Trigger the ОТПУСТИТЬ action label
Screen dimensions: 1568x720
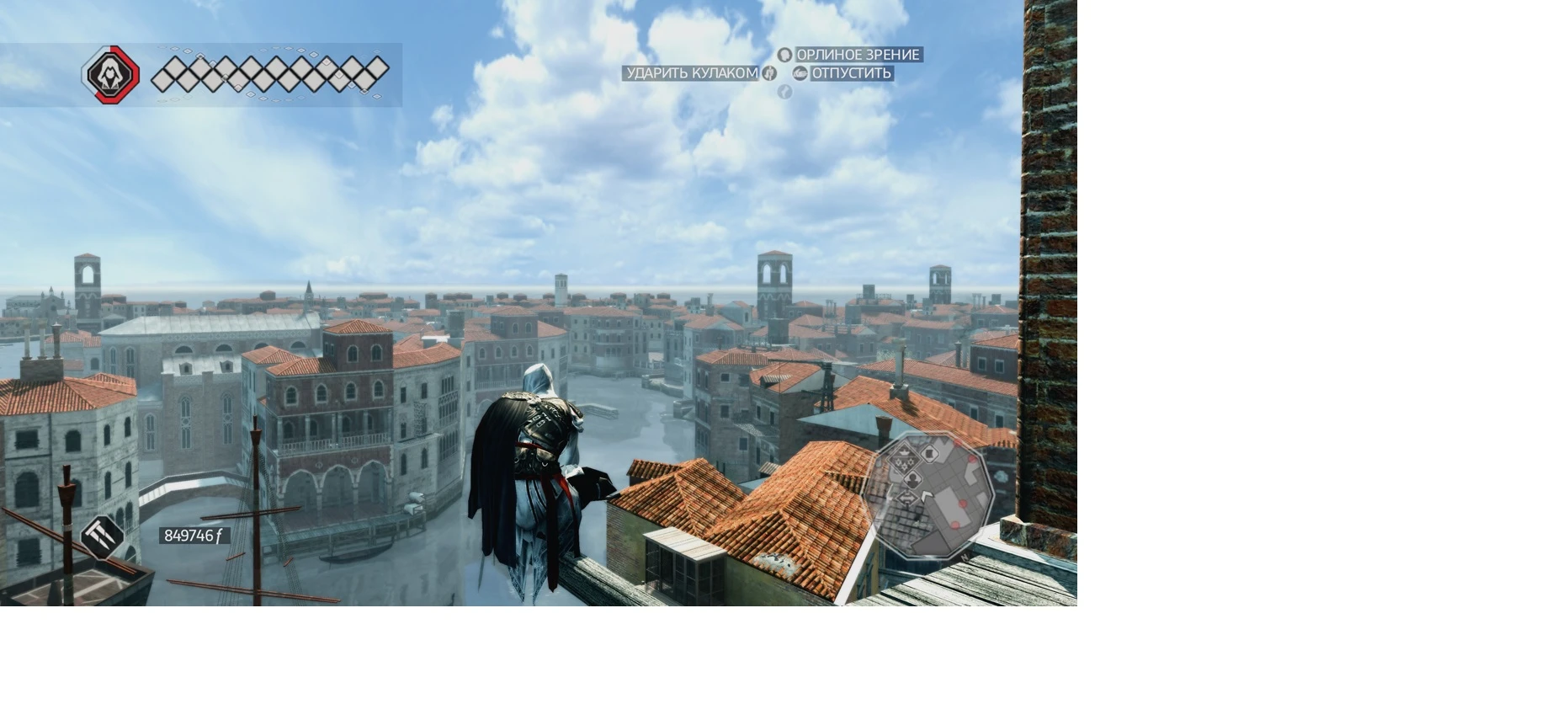tap(850, 74)
